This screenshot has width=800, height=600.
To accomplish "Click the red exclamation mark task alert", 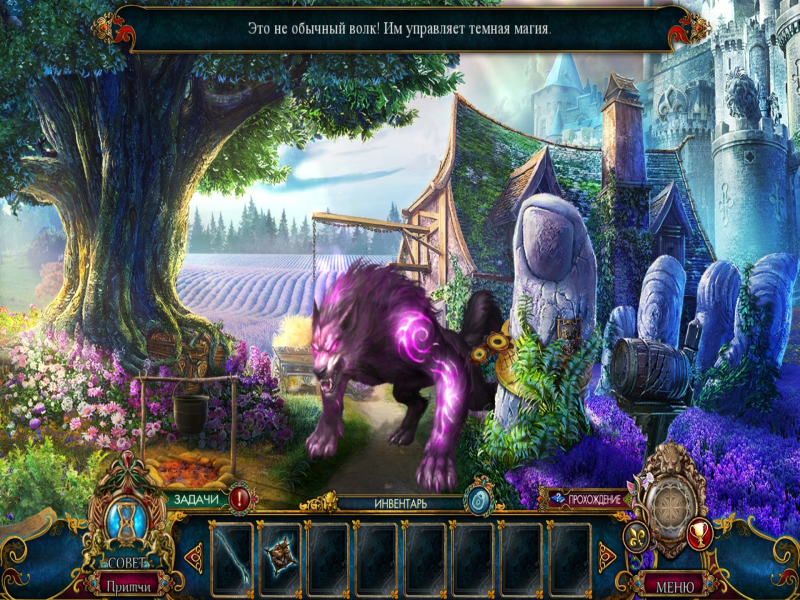I will [x=240, y=497].
